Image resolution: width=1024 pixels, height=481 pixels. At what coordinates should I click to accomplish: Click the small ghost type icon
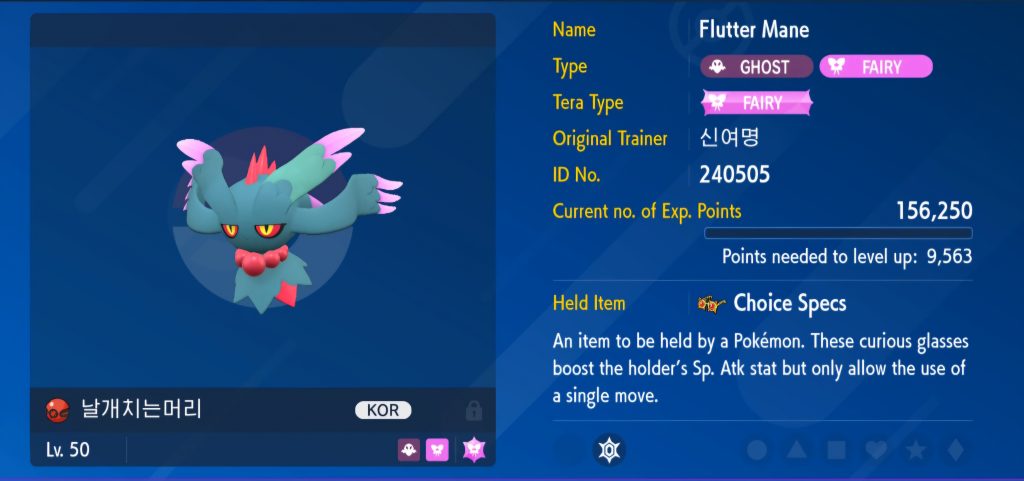coord(409,450)
